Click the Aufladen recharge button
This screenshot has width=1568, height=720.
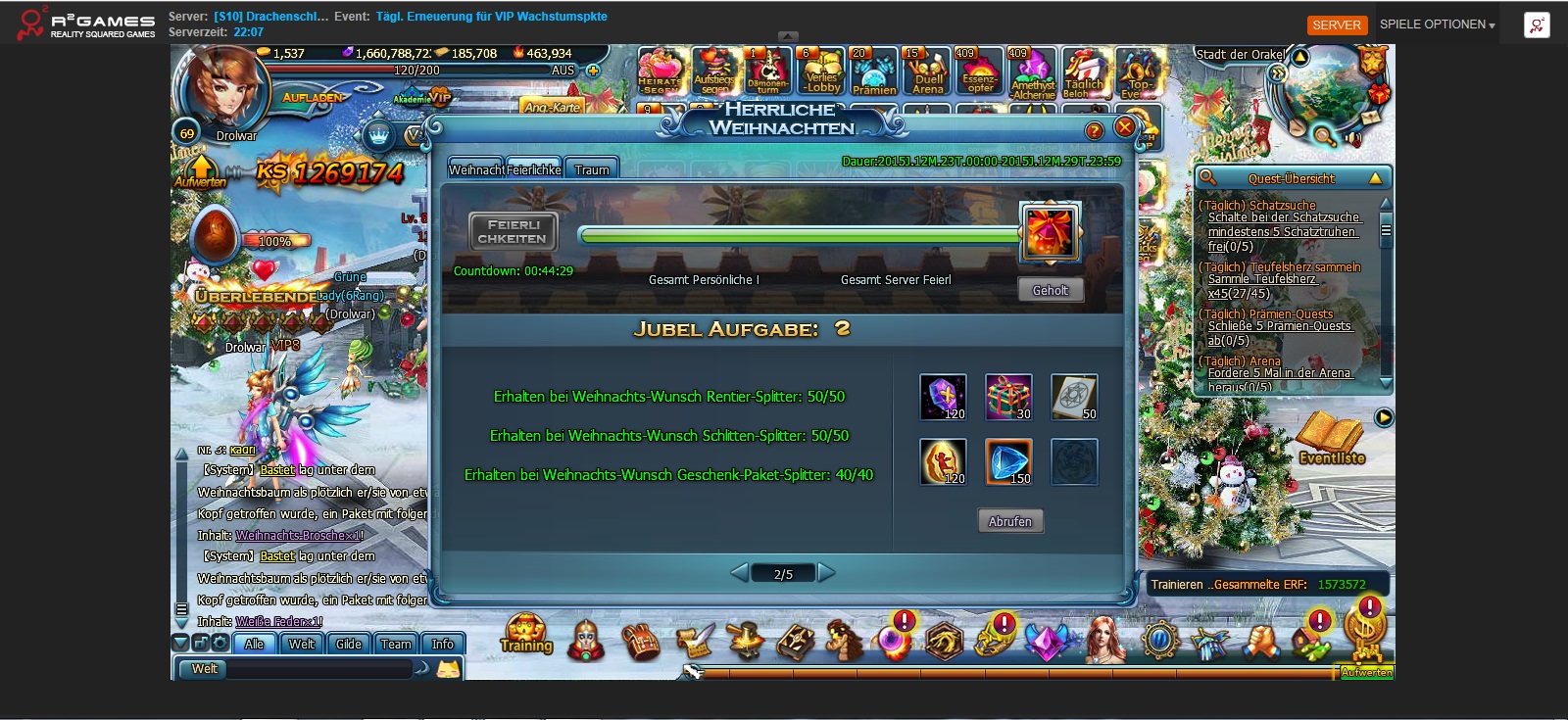312,97
